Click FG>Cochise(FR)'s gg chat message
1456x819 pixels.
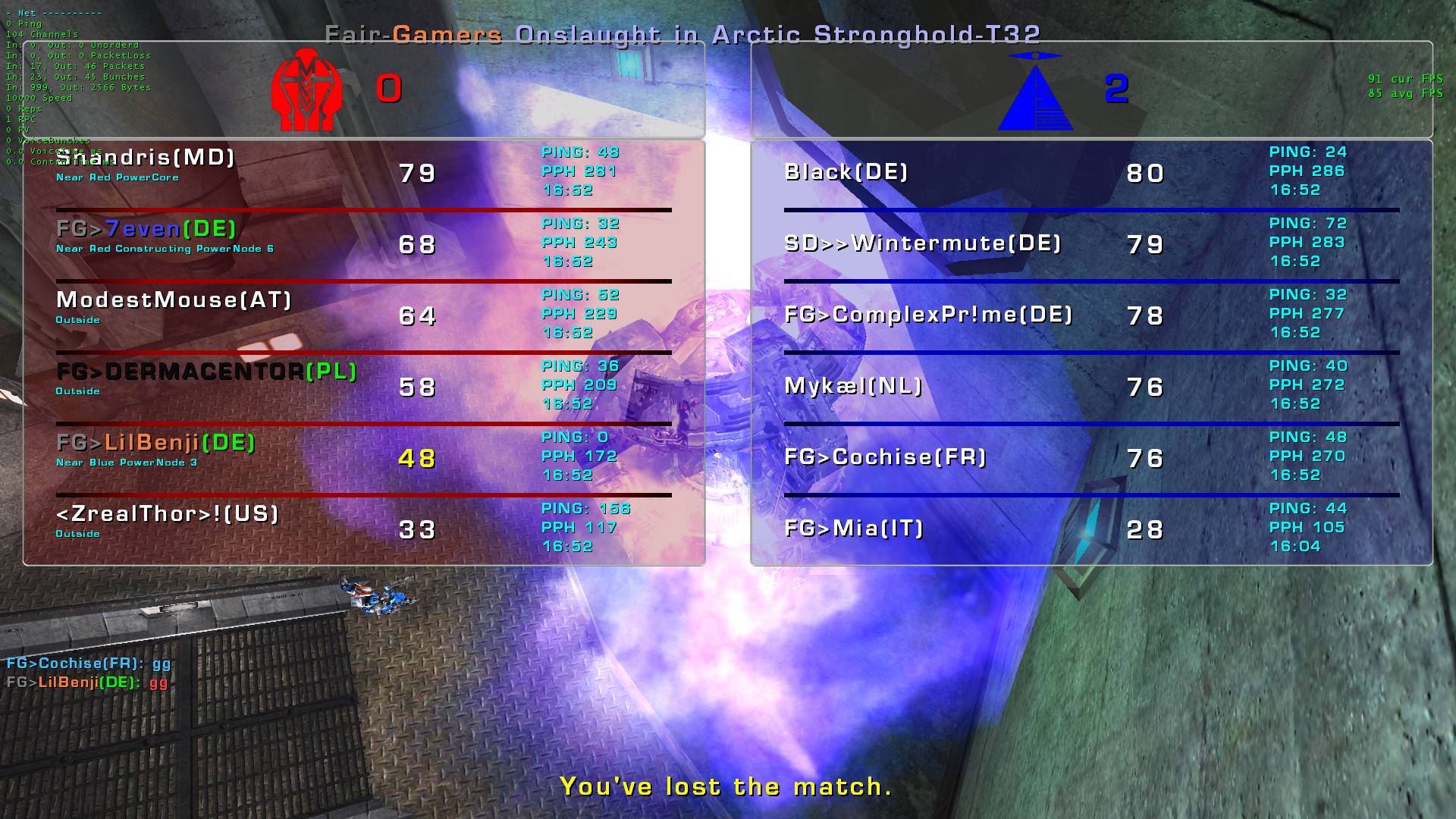click(89, 664)
